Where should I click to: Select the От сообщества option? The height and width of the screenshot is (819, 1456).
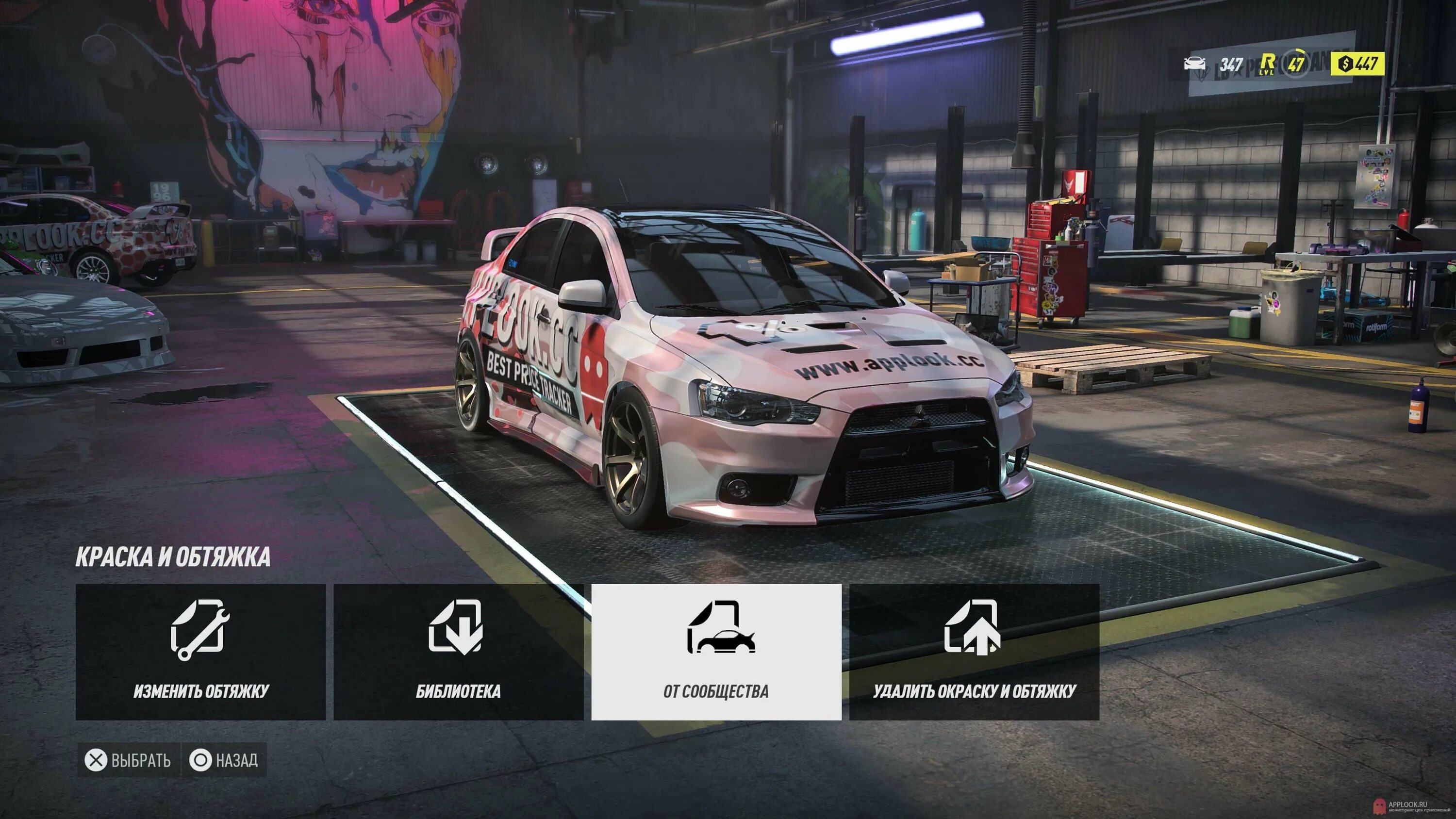(x=716, y=652)
